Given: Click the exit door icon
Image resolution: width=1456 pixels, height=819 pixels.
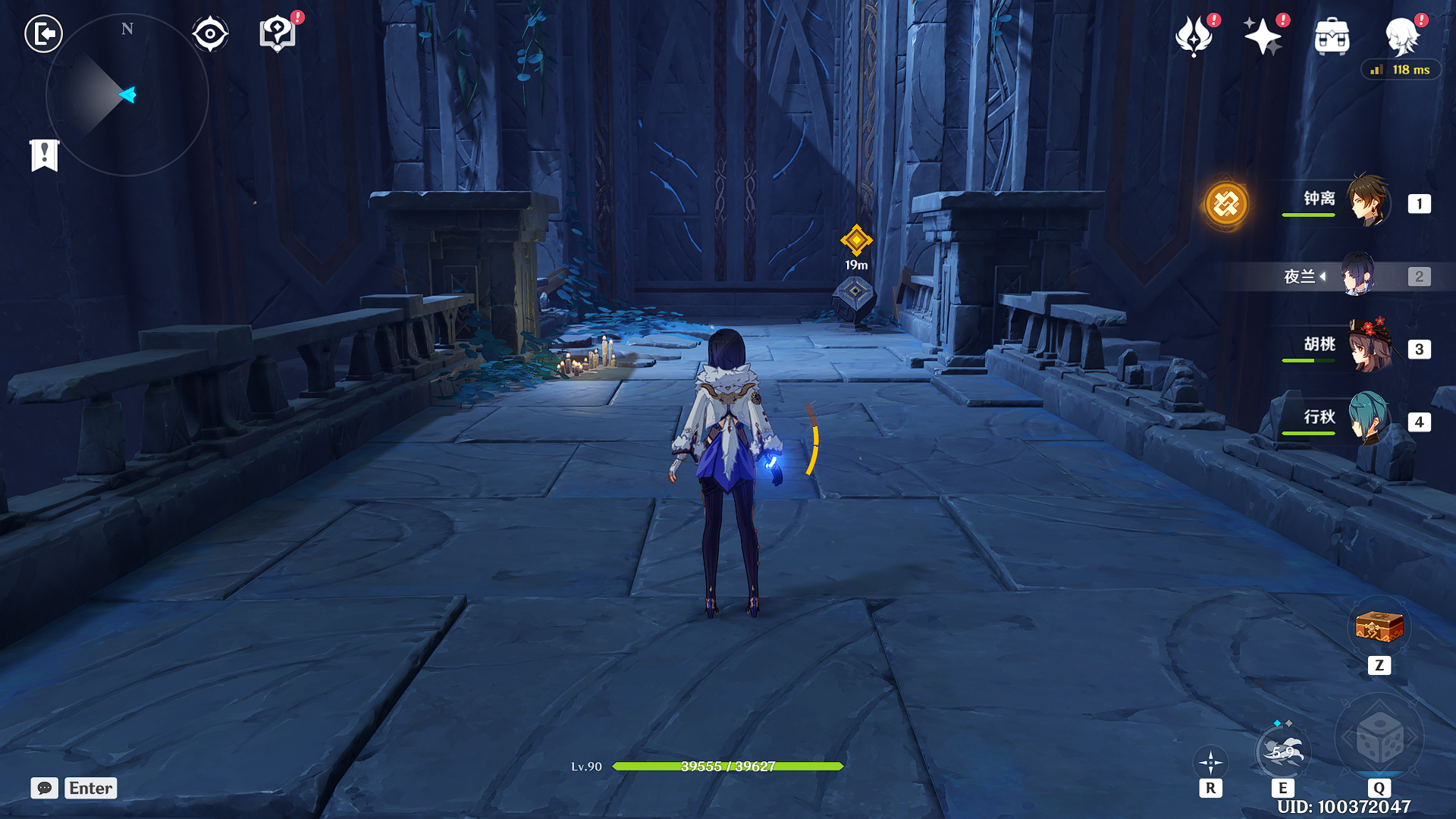Looking at the screenshot, I should point(44,34).
